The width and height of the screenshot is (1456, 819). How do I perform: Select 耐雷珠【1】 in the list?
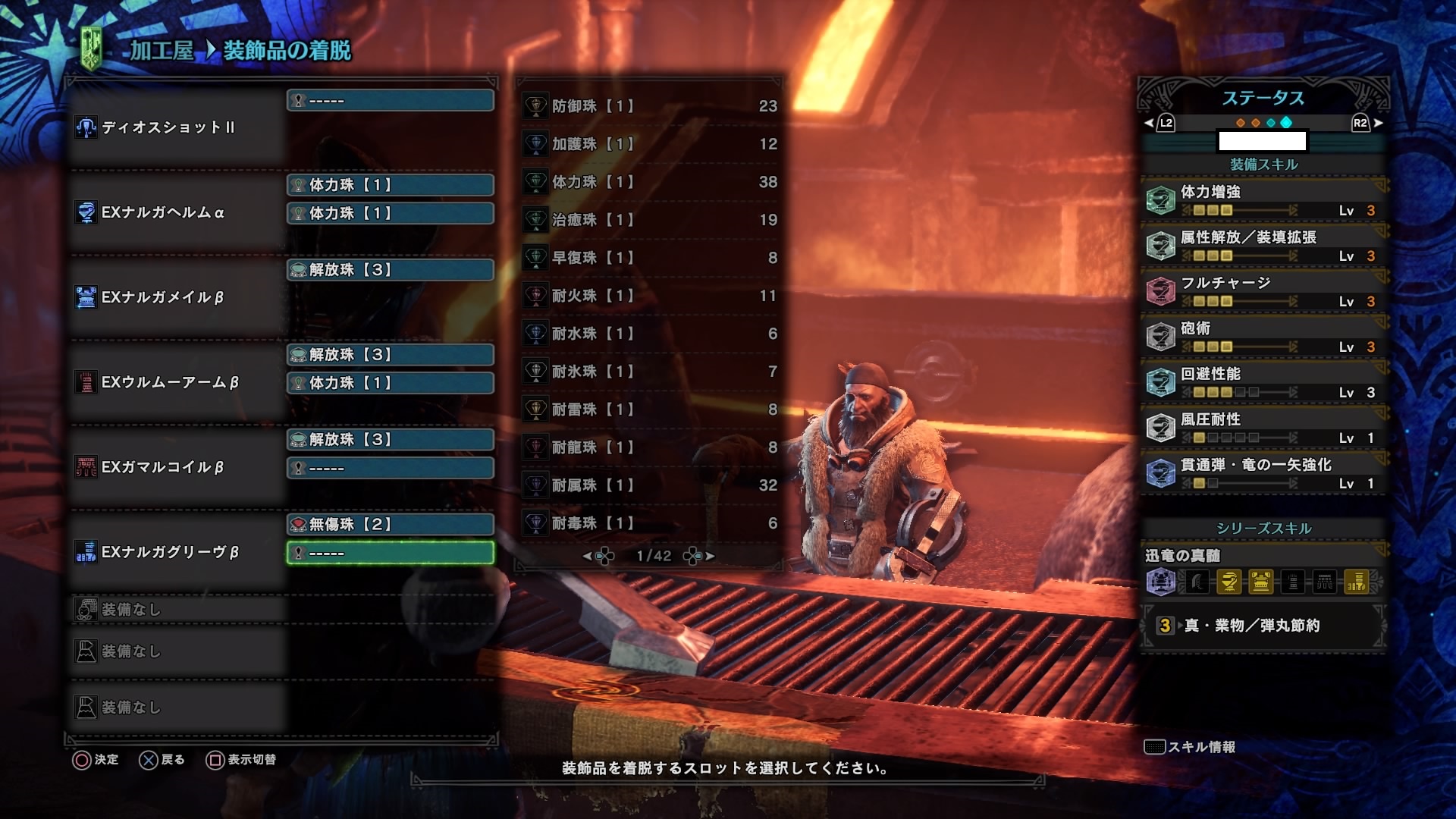click(649, 409)
